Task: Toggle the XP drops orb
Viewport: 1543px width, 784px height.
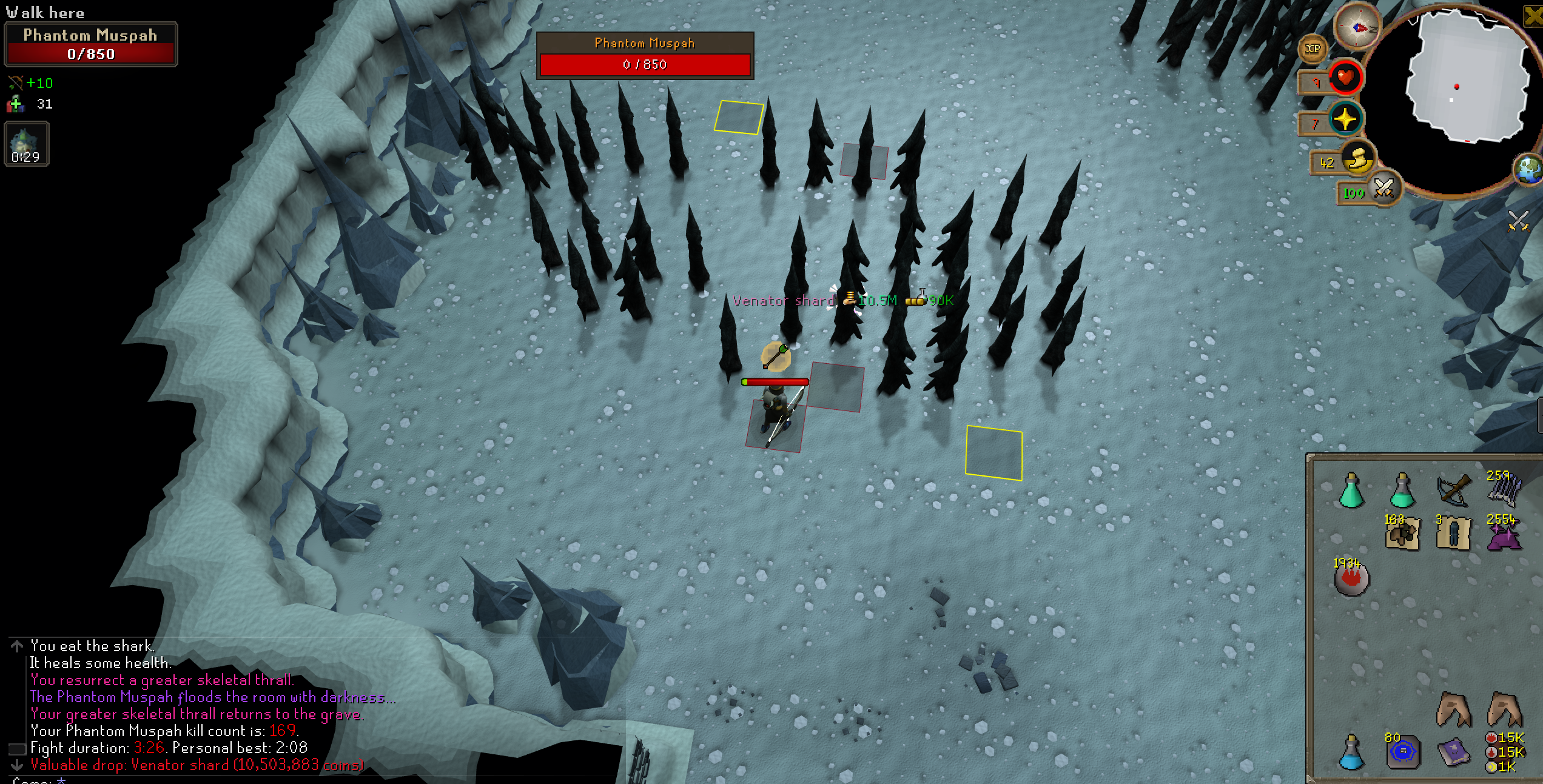Action: [1313, 49]
